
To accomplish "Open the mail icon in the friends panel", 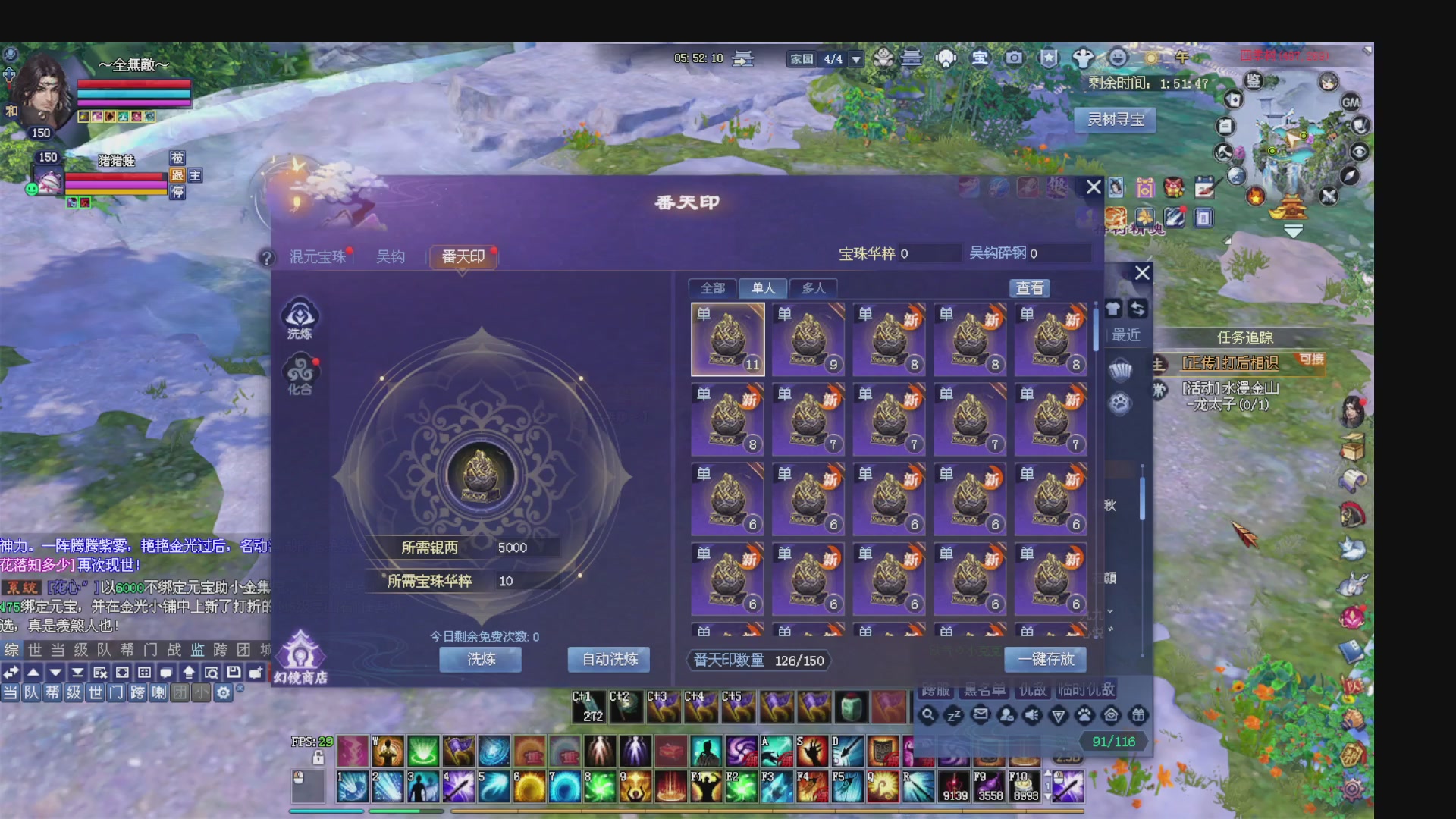I will point(981,715).
